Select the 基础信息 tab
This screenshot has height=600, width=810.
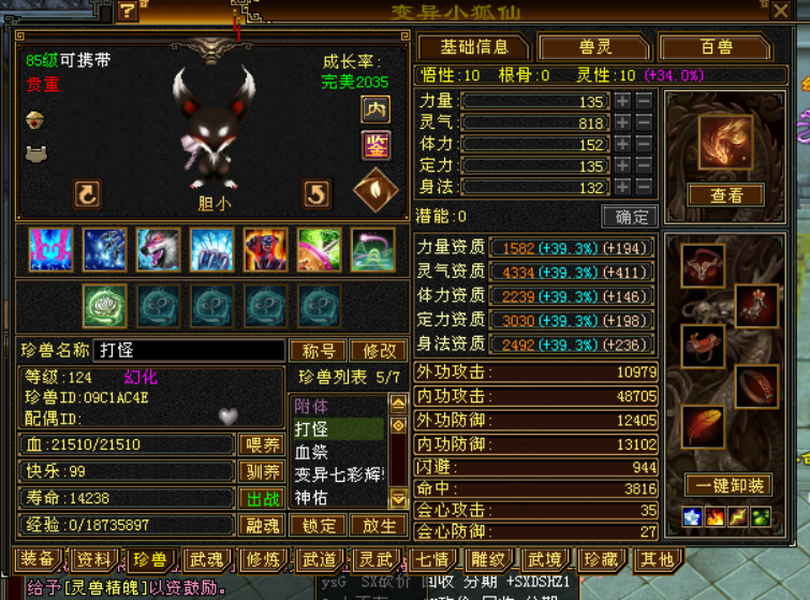point(473,47)
